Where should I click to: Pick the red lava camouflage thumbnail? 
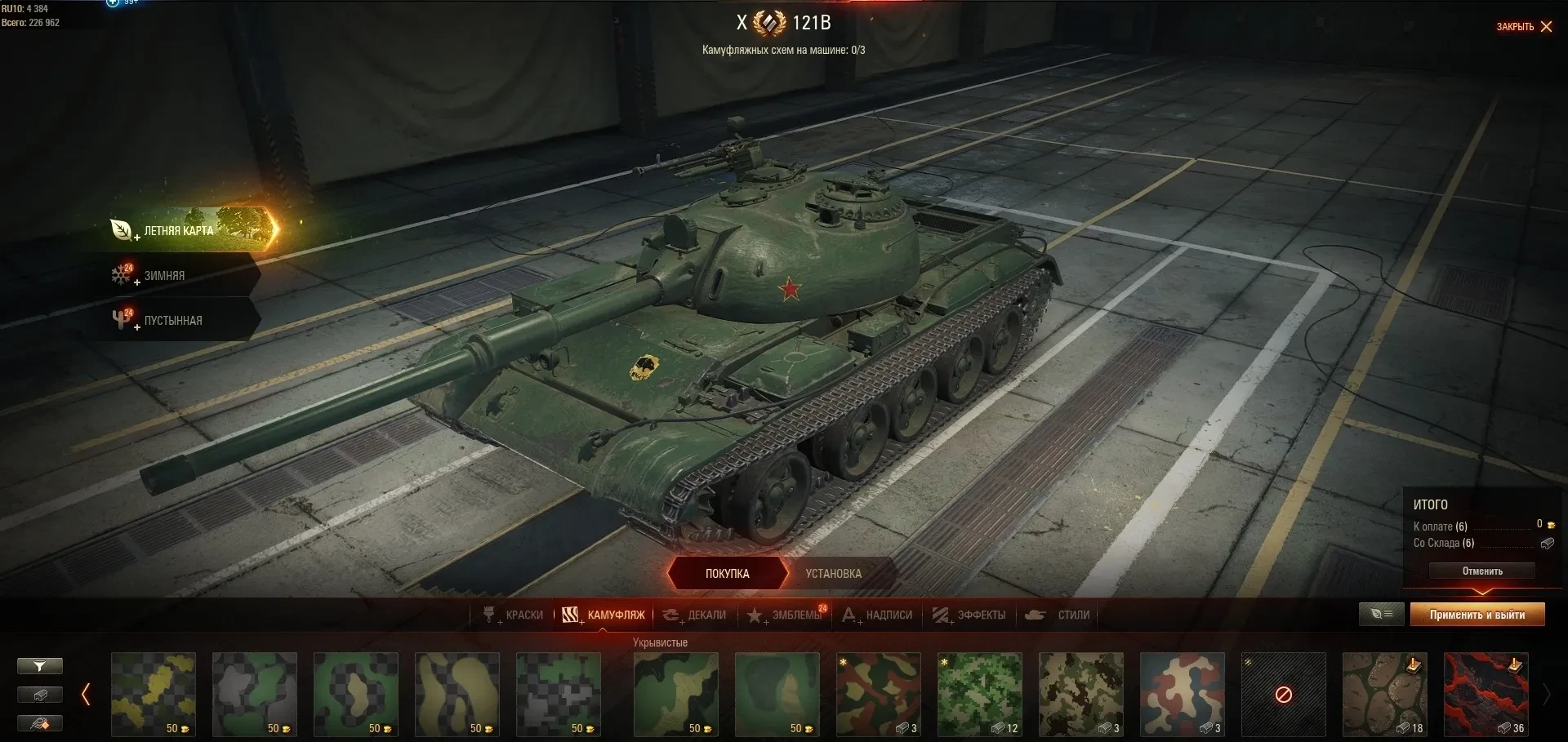pyautogui.click(x=1486, y=694)
